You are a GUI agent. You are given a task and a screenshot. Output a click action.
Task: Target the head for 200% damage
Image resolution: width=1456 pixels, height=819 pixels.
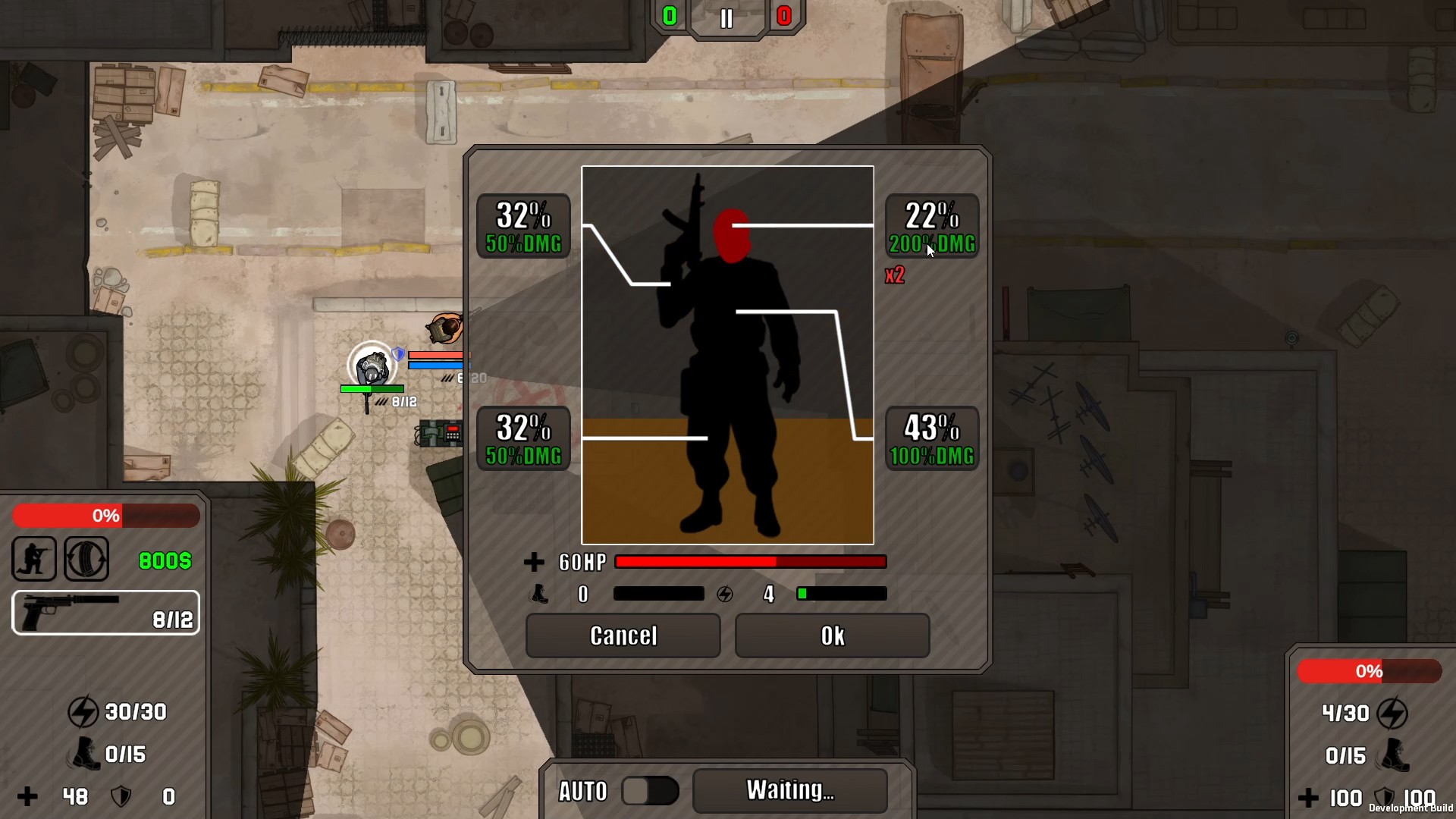click(932, 227)
